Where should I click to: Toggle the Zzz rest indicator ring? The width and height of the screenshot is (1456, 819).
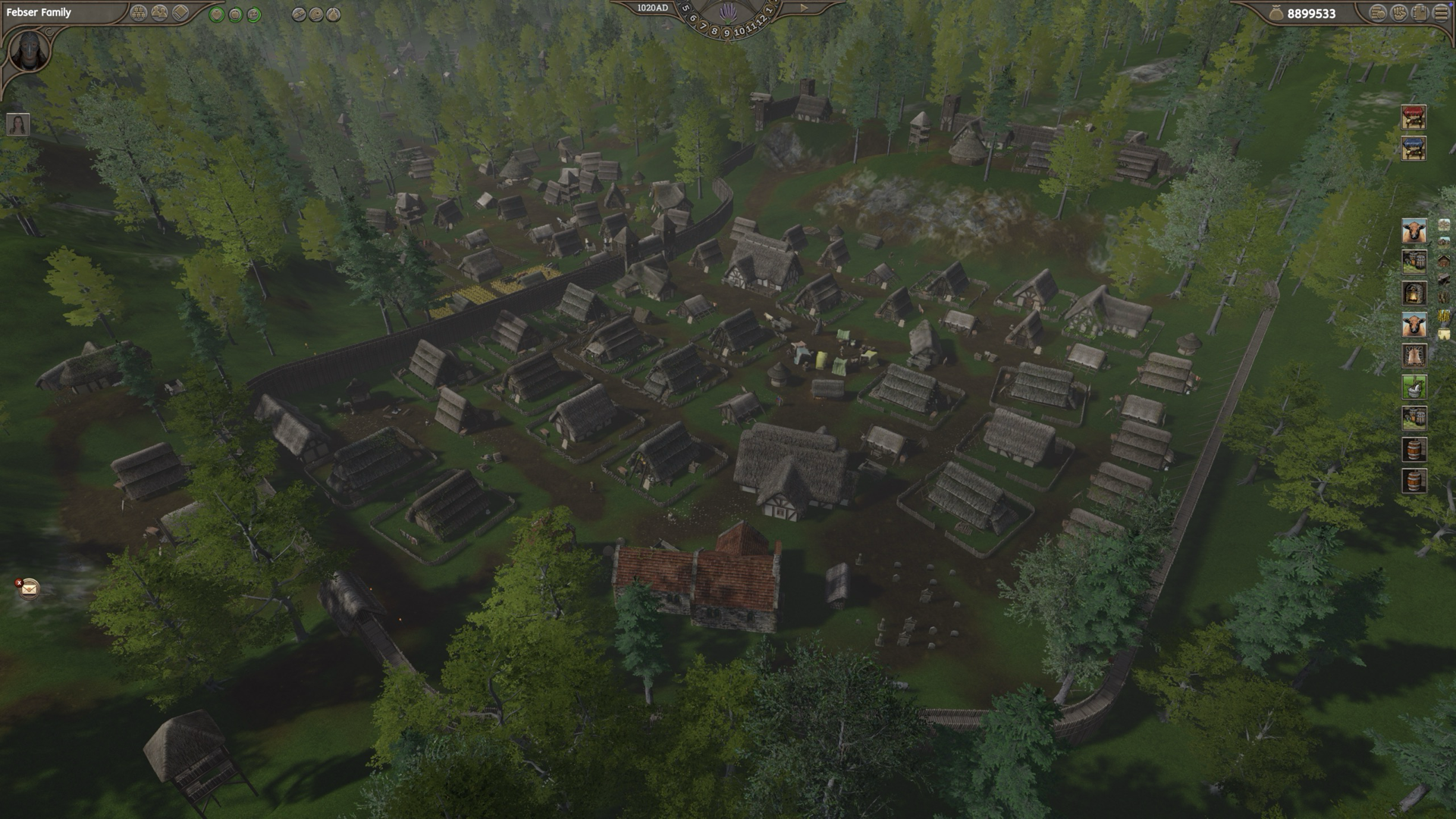point(254,13)
